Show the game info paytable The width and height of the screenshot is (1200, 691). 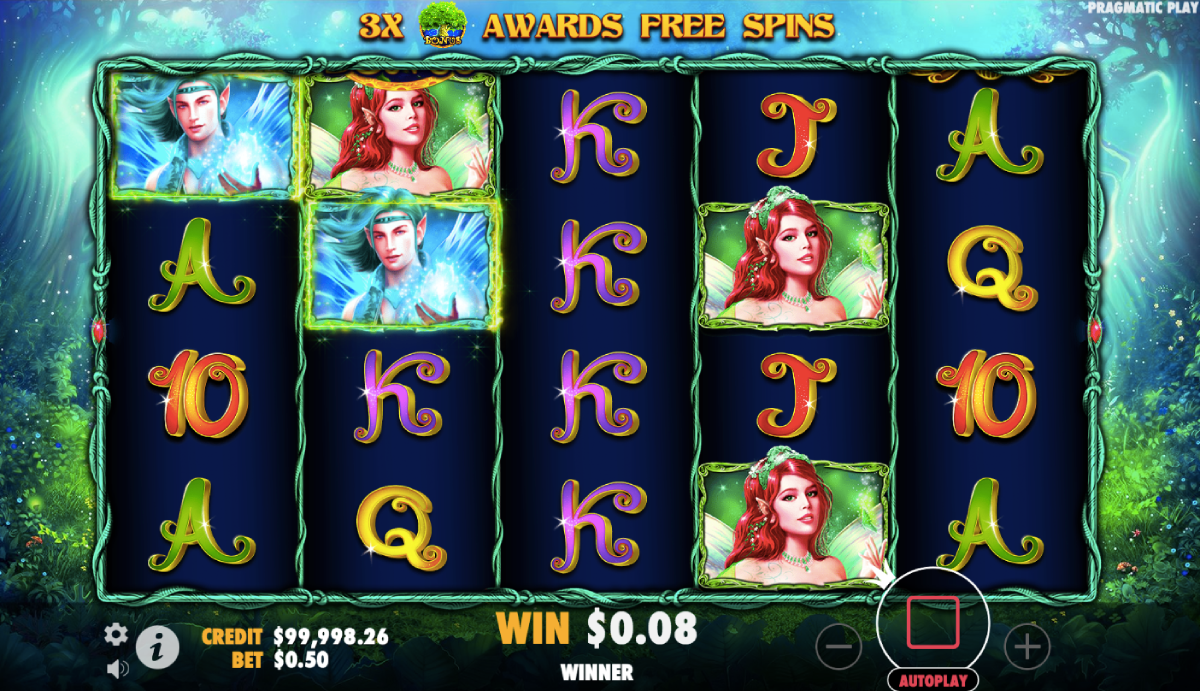coord(157,648)
